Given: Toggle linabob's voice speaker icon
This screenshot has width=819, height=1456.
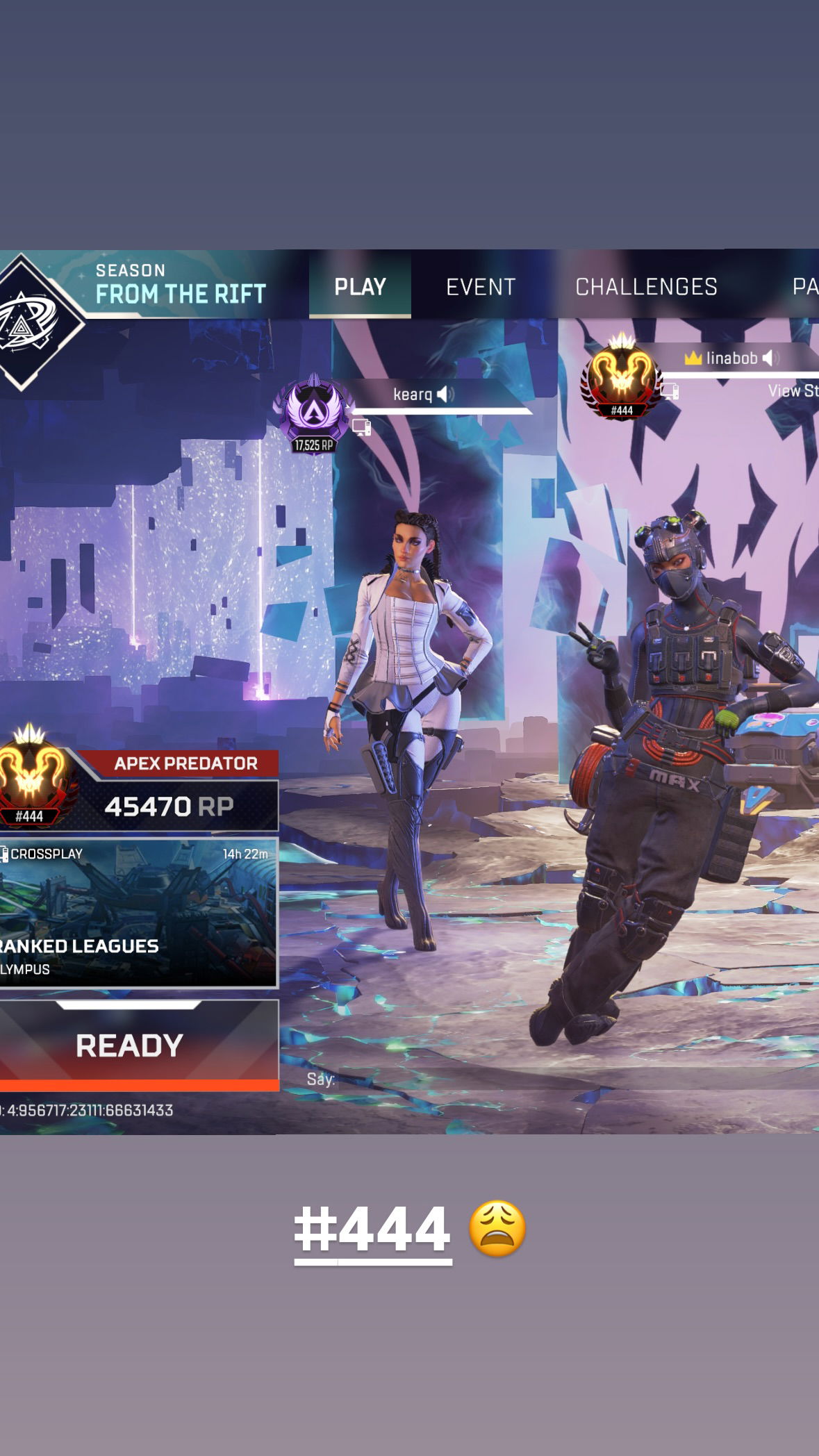Looking at the screenshot, I should point(770,358).
